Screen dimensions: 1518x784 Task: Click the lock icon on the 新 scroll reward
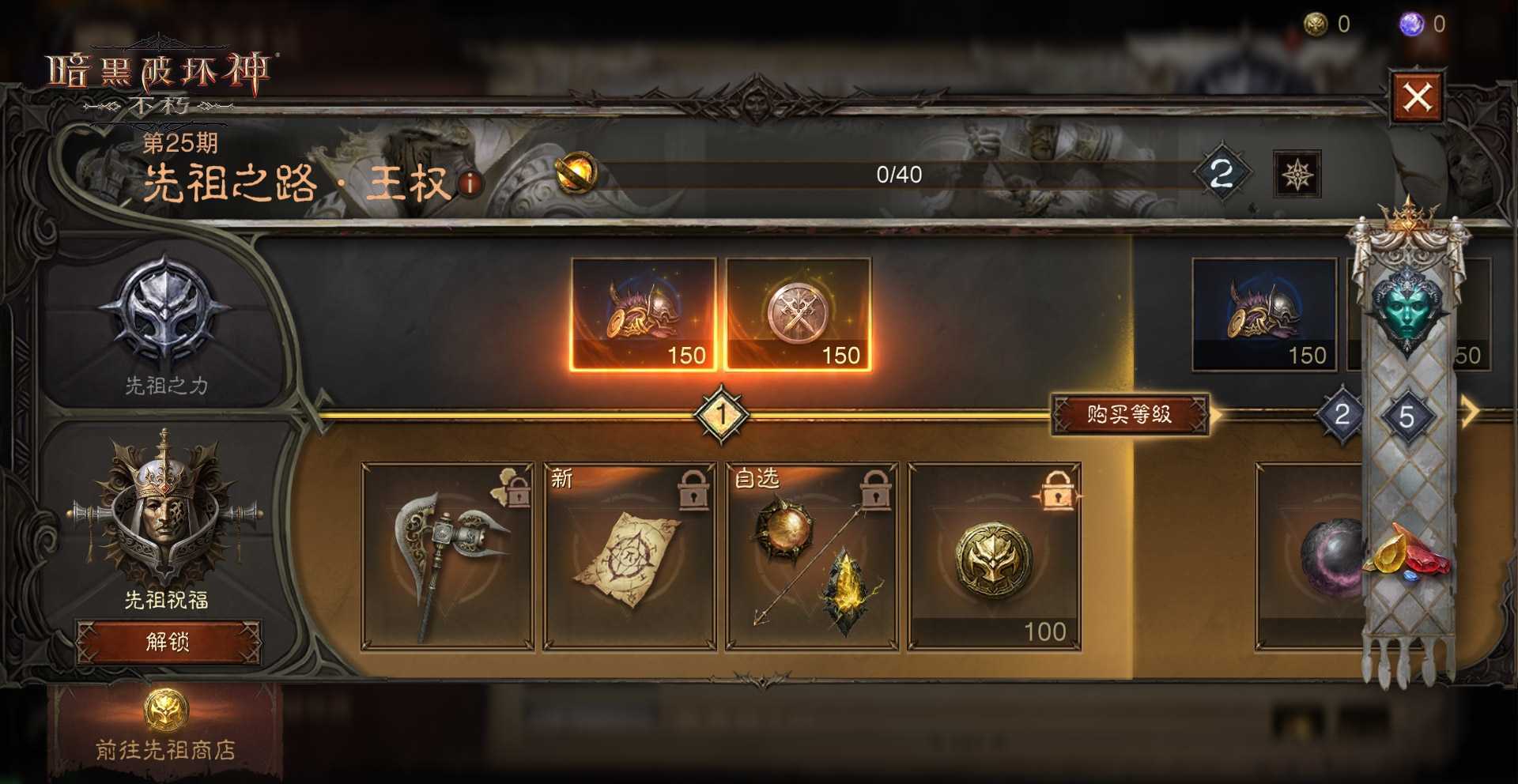(x=694, y=490)
